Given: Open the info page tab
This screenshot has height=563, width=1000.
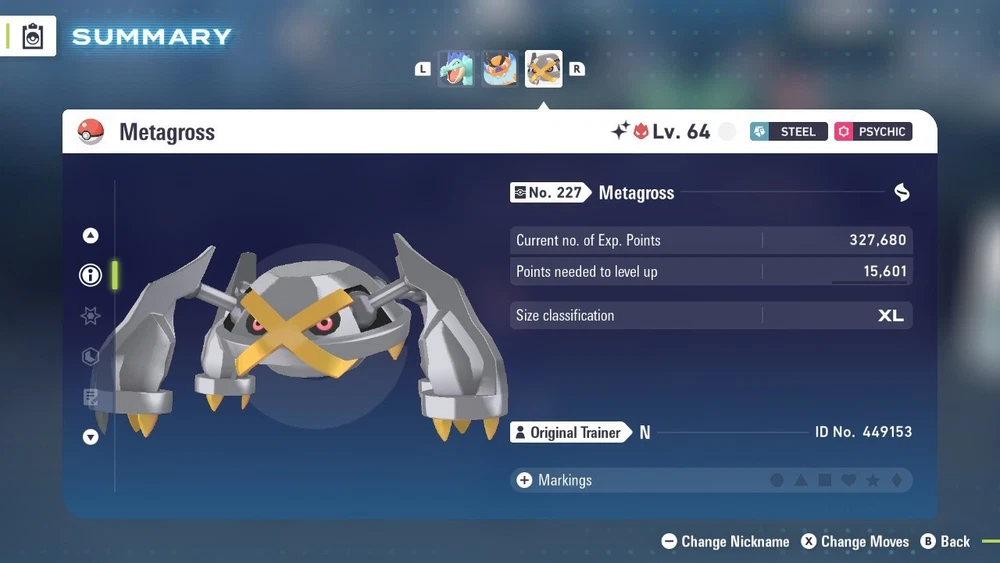Looking at the screenshot, I should [x=90, y=275].
